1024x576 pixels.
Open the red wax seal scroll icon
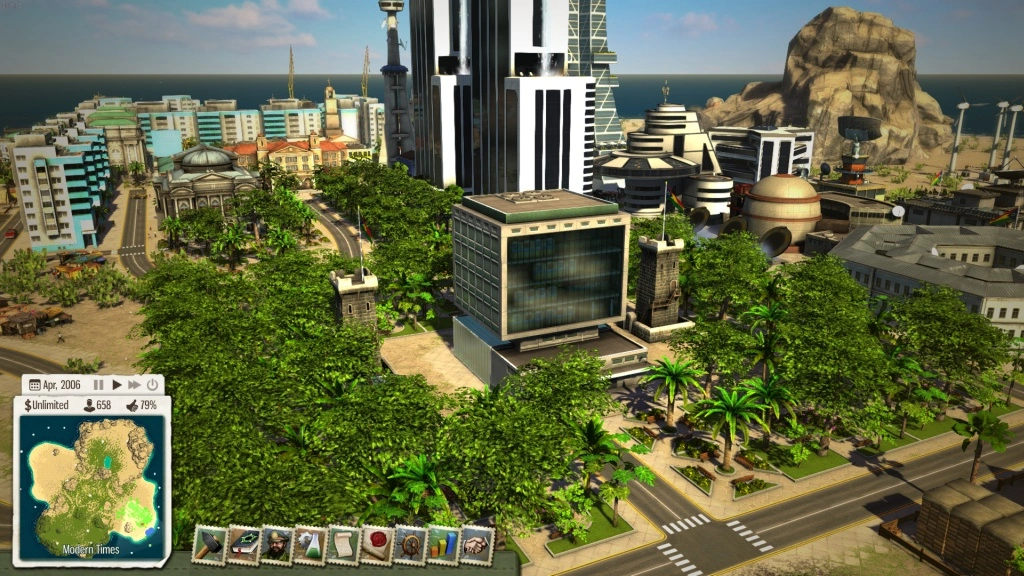tap(377, 545)
